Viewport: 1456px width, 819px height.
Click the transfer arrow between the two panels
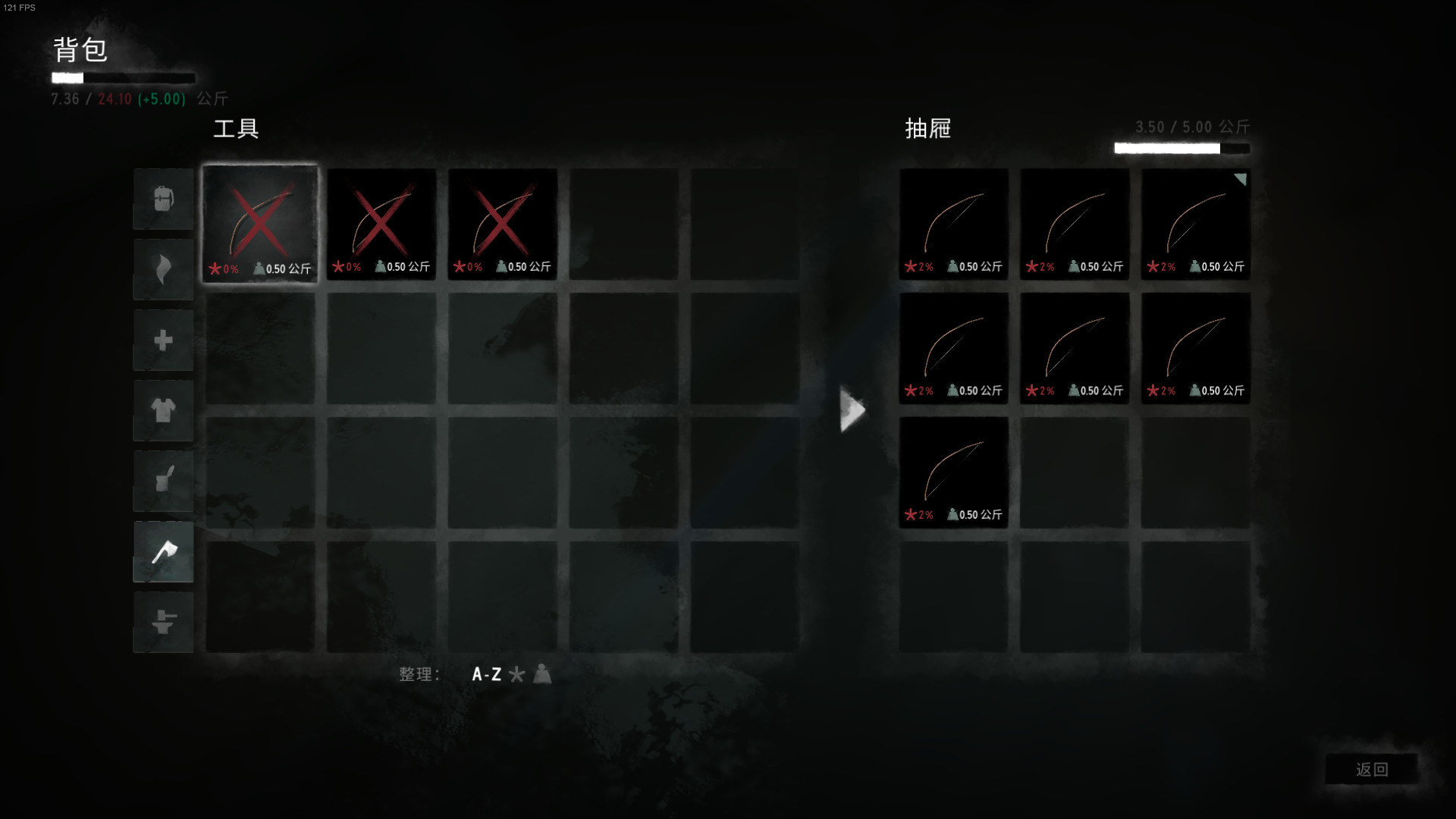pos(852,409)
